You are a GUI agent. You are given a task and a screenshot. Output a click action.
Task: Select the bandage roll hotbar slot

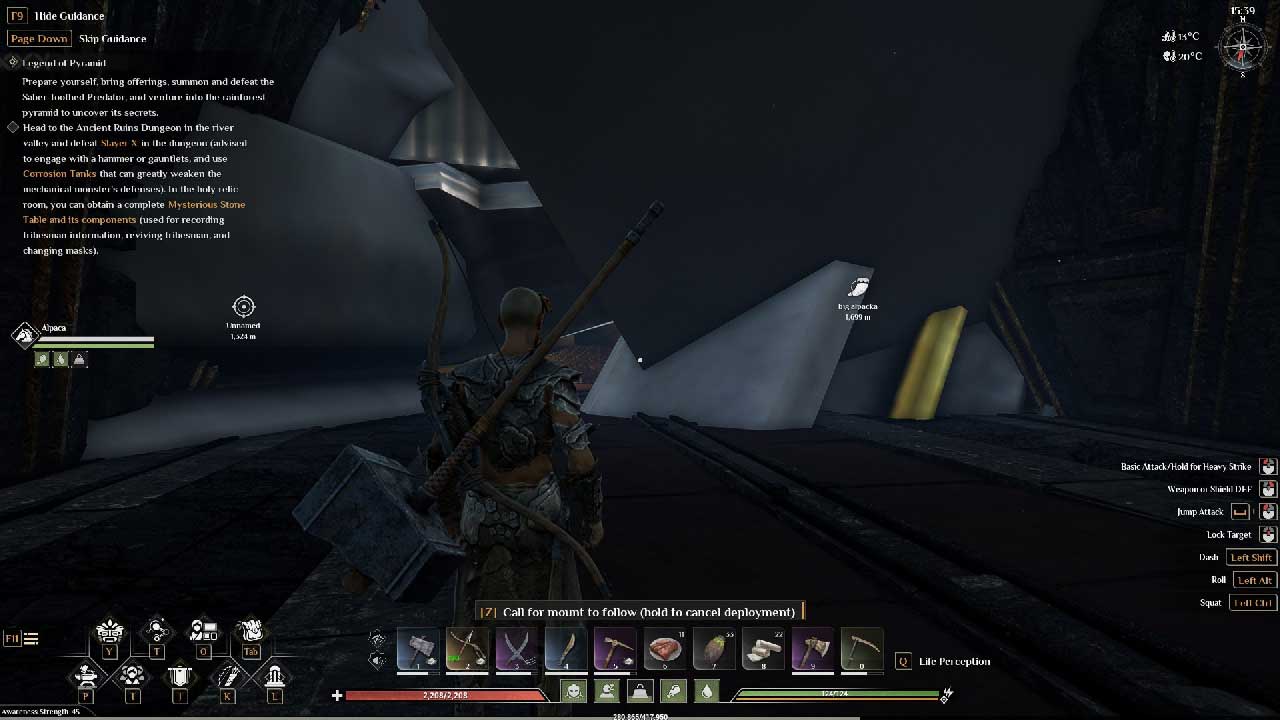pos(762,649)
